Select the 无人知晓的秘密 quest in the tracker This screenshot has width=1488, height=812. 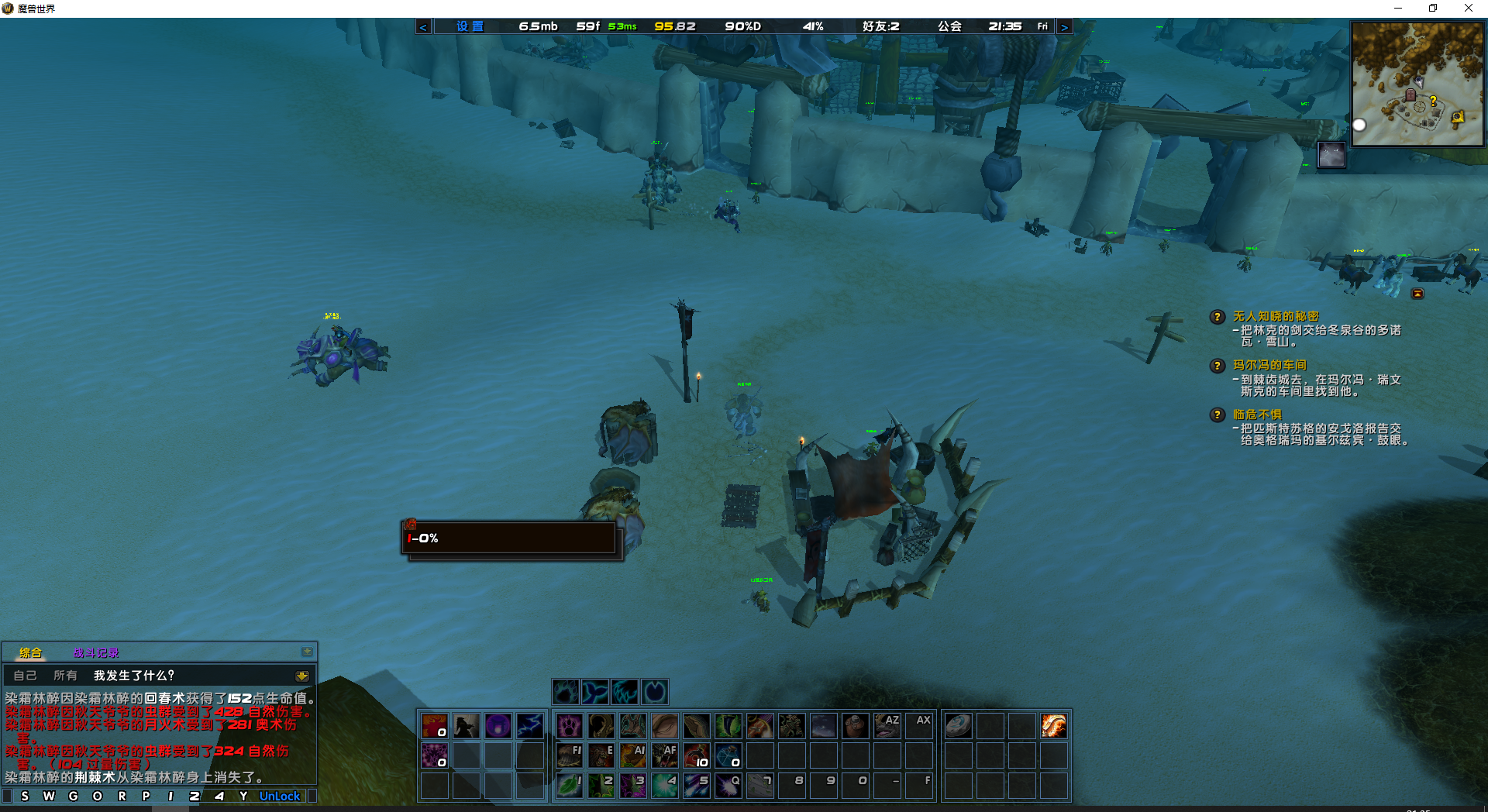tap(1276, 316)
